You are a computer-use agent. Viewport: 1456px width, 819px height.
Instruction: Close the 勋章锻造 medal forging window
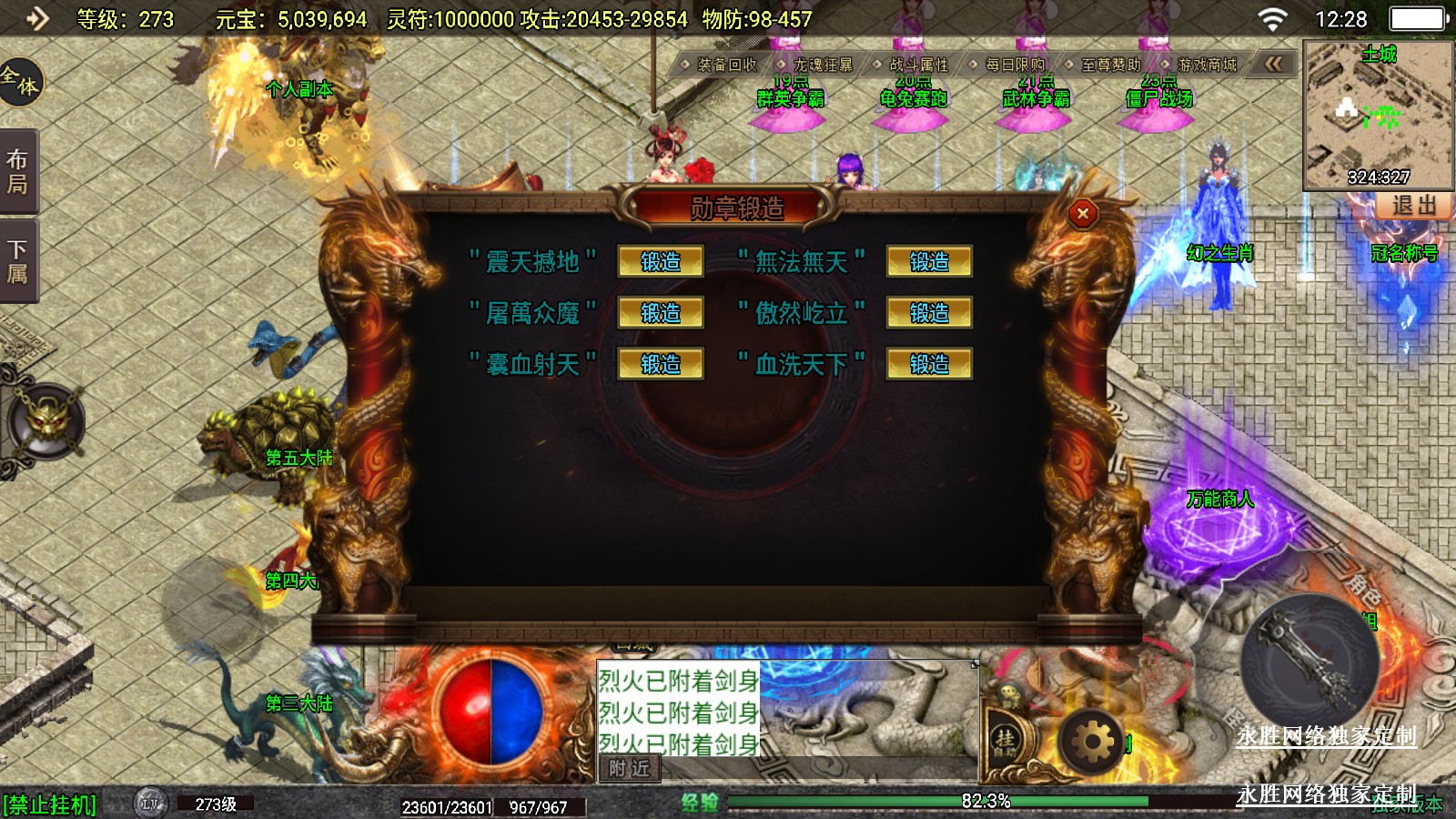point(1082,214)
